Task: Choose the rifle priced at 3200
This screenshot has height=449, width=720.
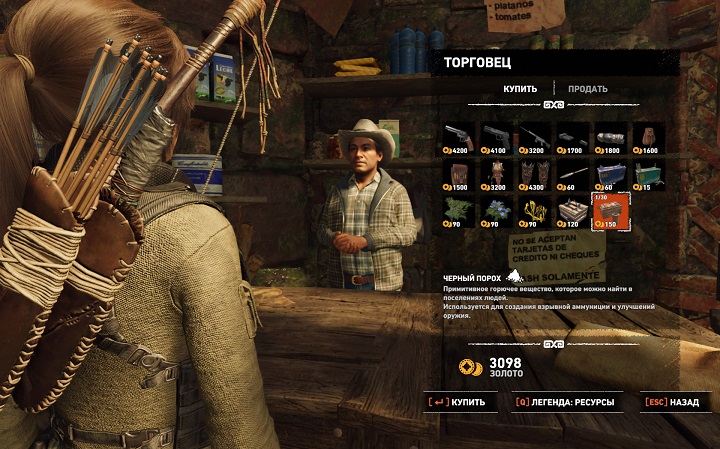Action: pos(536,138)
